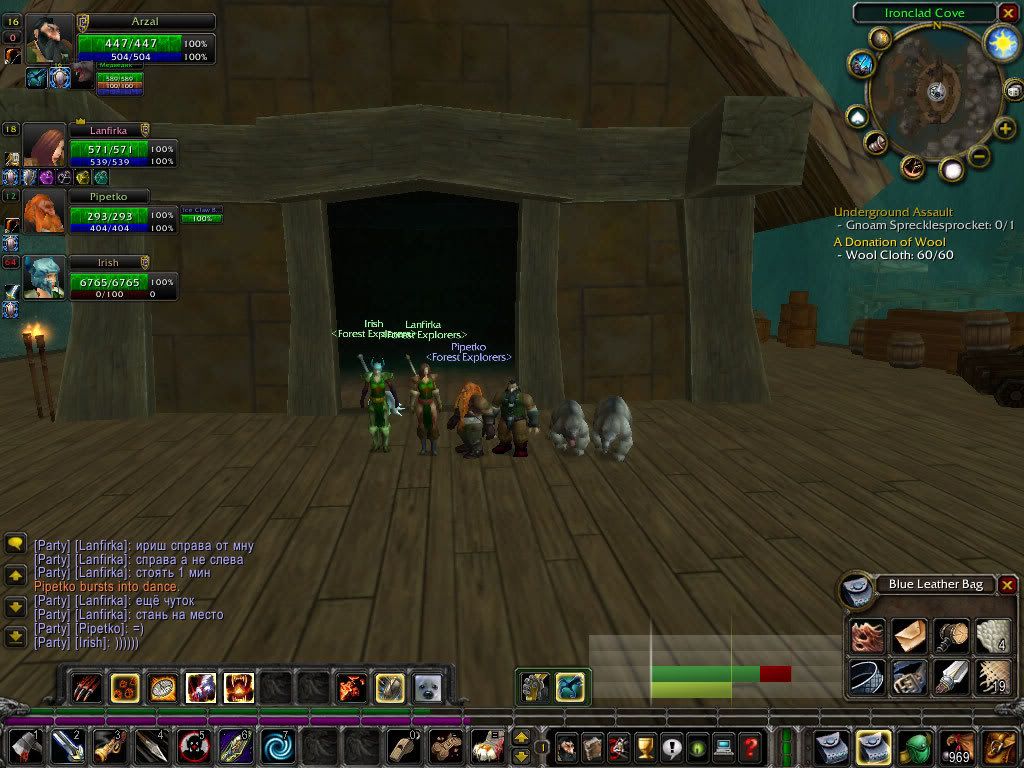Close the Ironclad Cove minimap panel
The width and height of the screenshot is (1024, 768).
click(1008, 13)
